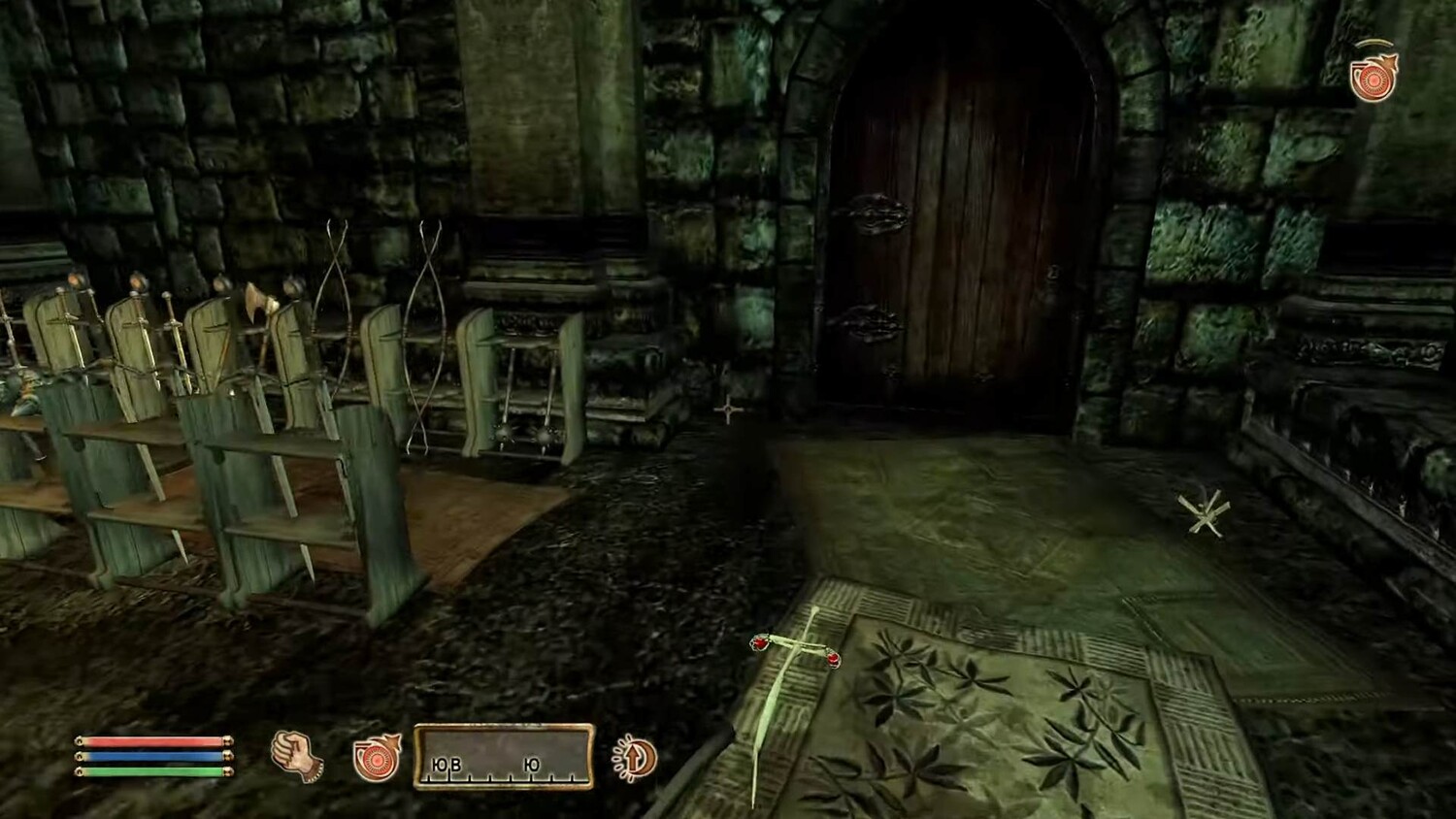Click the moon and arrow status icon
Screen dimensions: 1456x819
pos(636,758)
